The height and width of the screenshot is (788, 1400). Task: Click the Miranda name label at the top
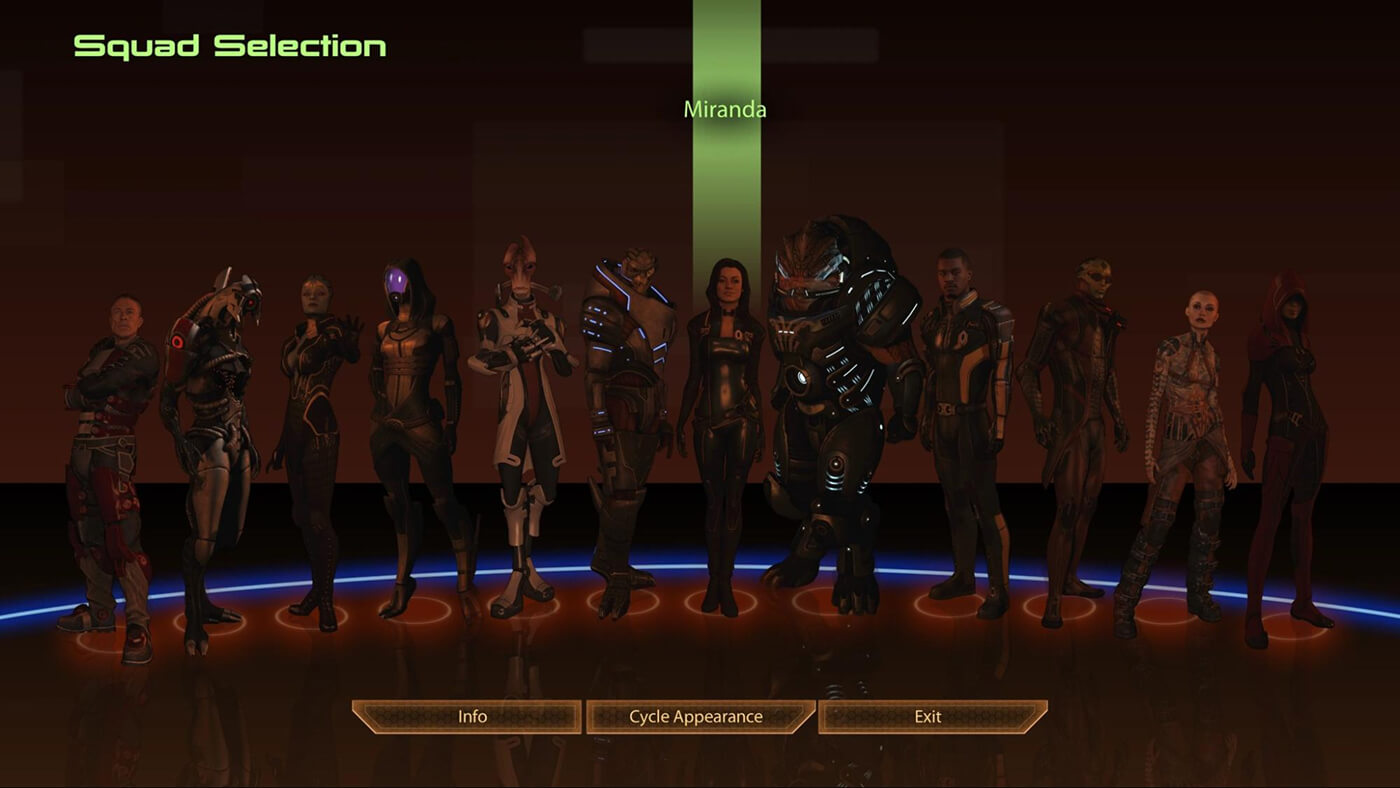(x=725, y=109)
